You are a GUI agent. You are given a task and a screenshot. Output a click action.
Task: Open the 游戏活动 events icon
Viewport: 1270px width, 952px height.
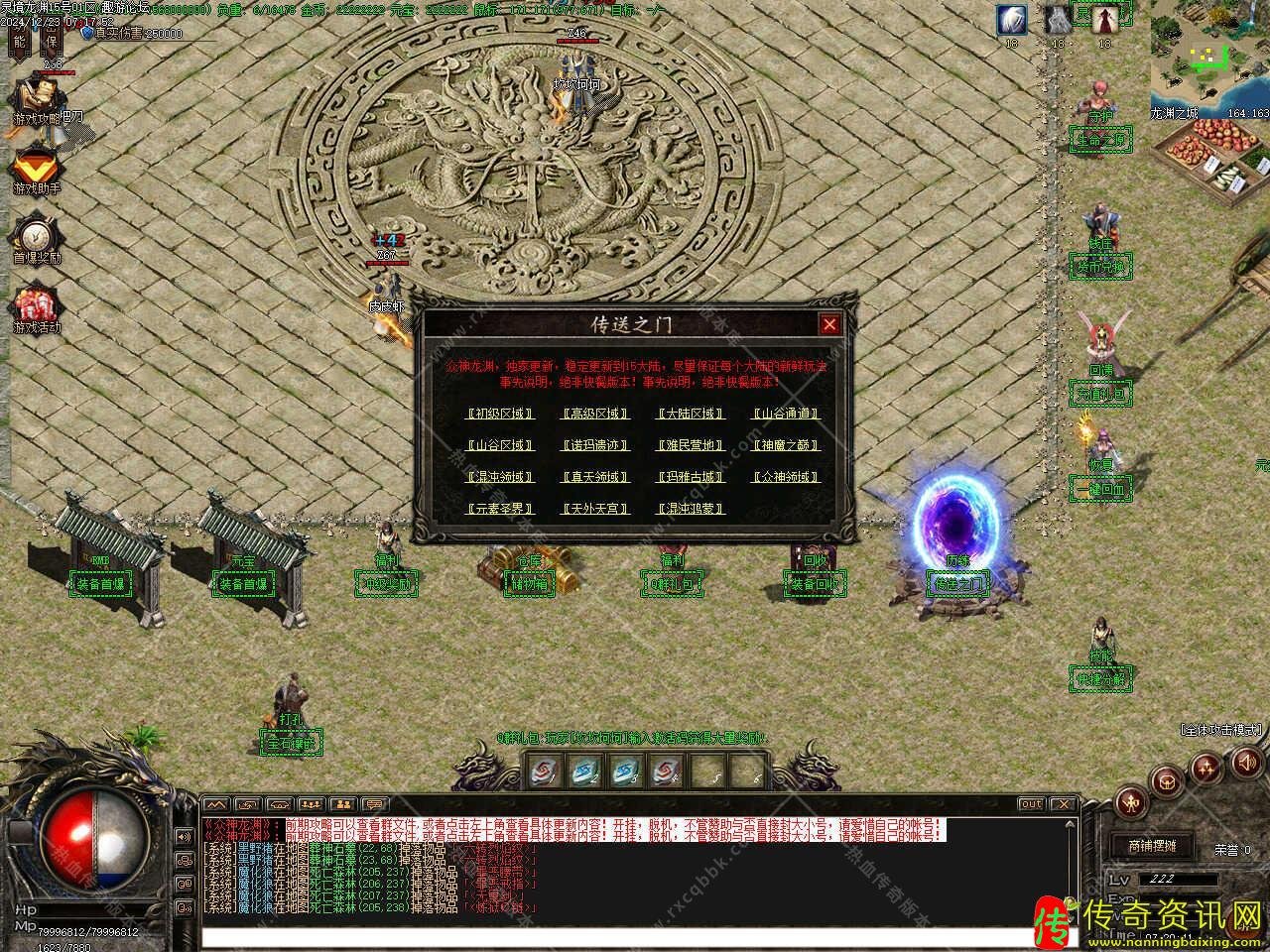point(36,307)
